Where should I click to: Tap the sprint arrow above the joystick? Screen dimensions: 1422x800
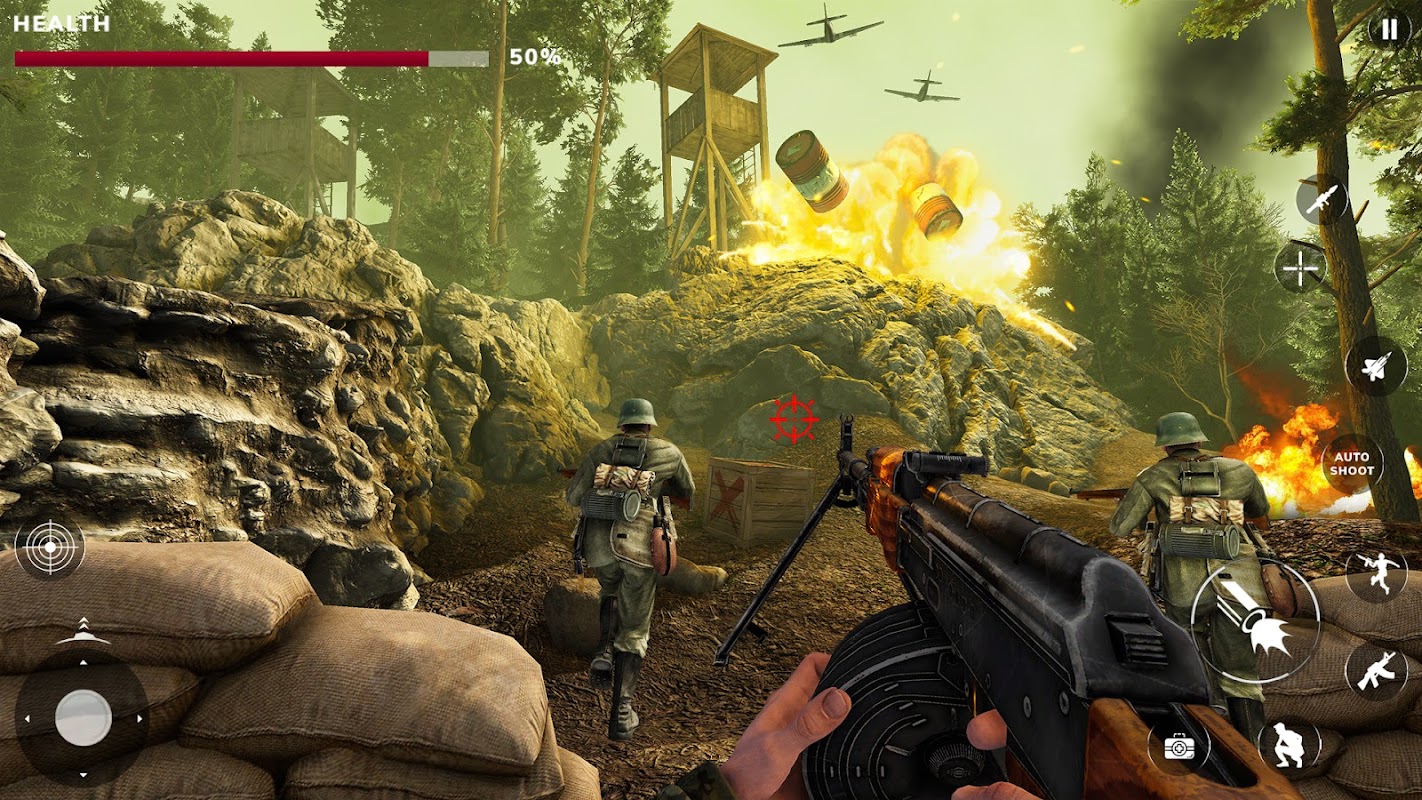(83, 632)
